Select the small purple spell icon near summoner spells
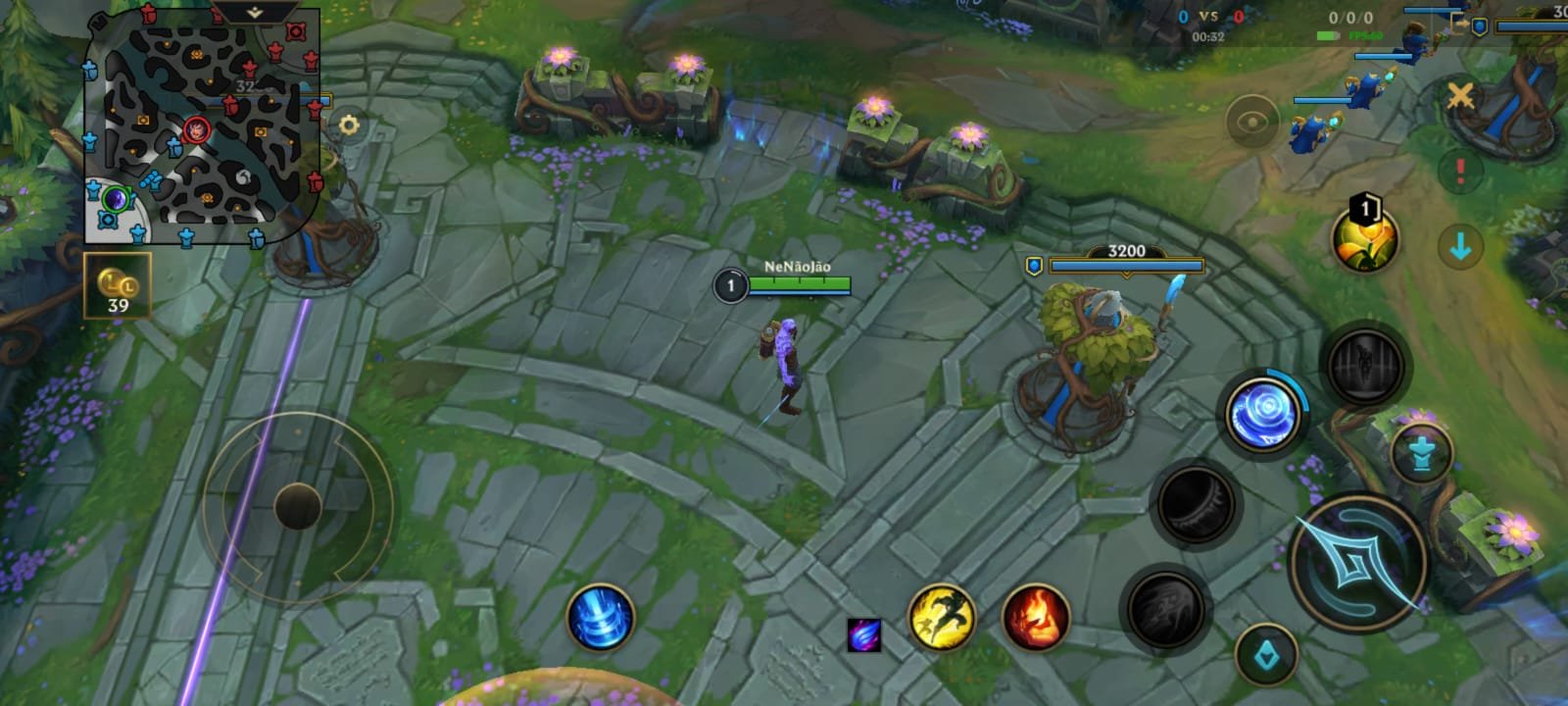 866,636
